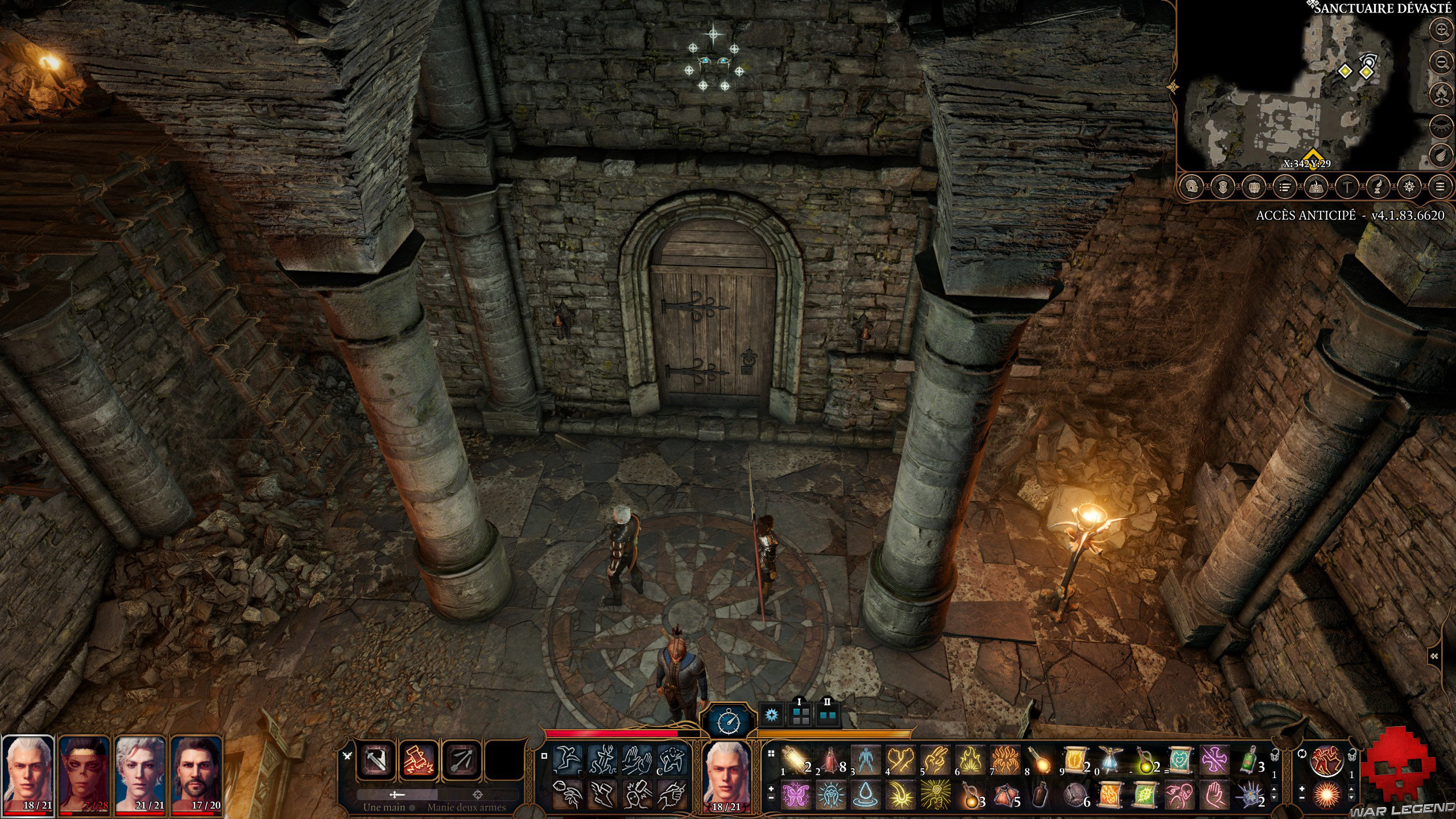Select the Dash action icon
This screenshot has height=819, width=1456.
tap(566, 761)
